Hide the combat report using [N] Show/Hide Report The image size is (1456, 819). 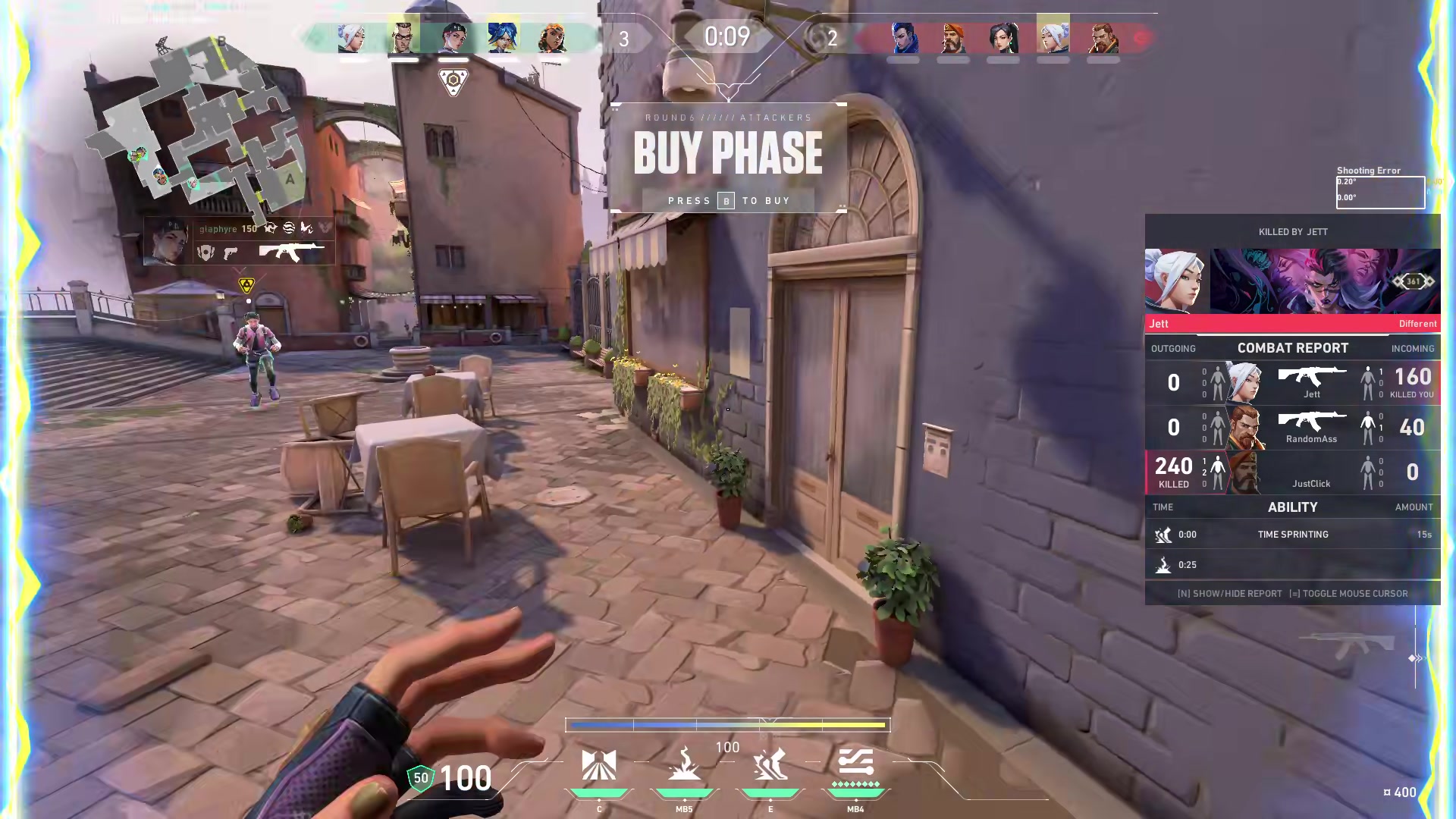1230,594
